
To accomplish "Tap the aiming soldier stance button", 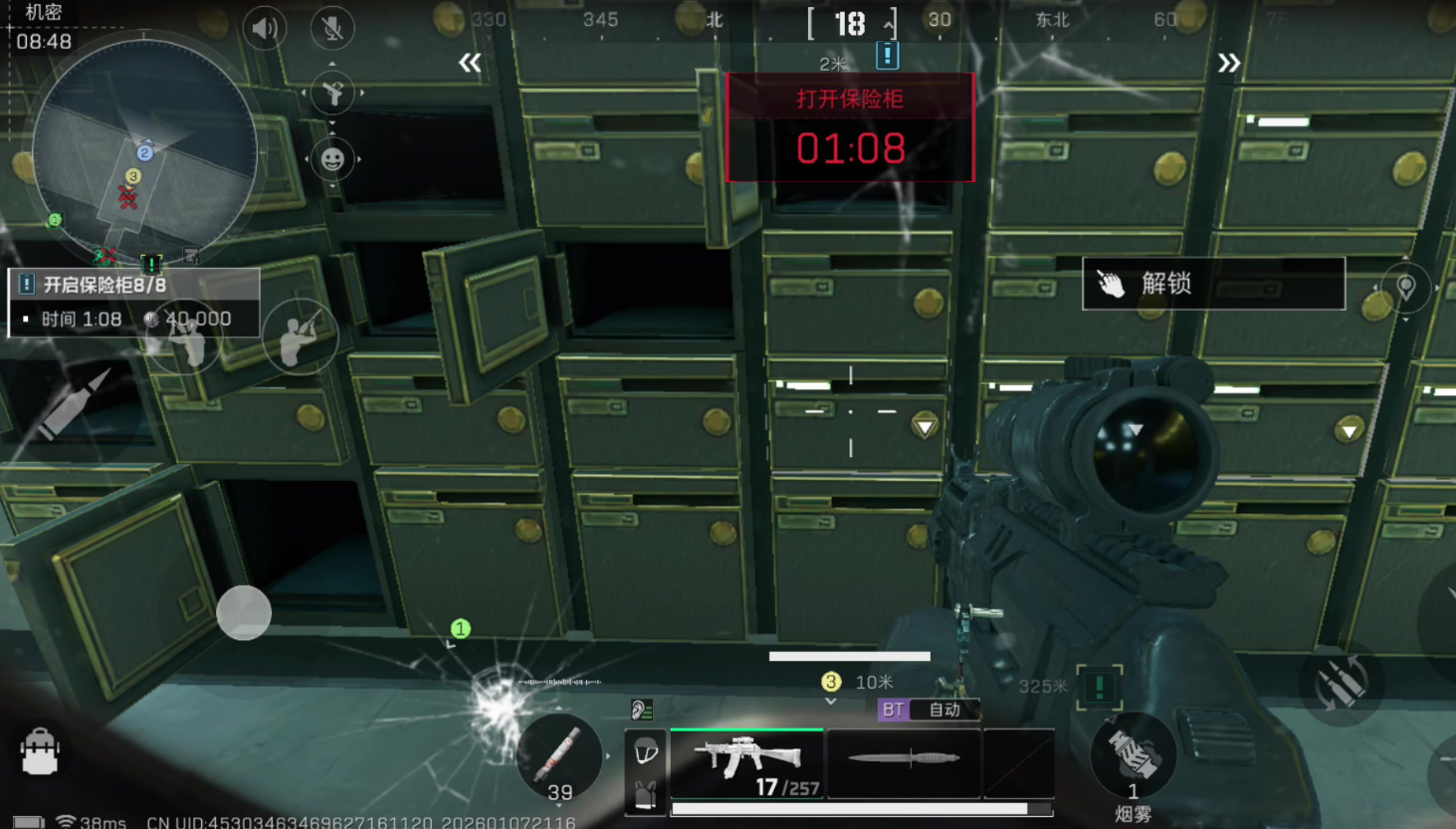I will click(300, 337).
